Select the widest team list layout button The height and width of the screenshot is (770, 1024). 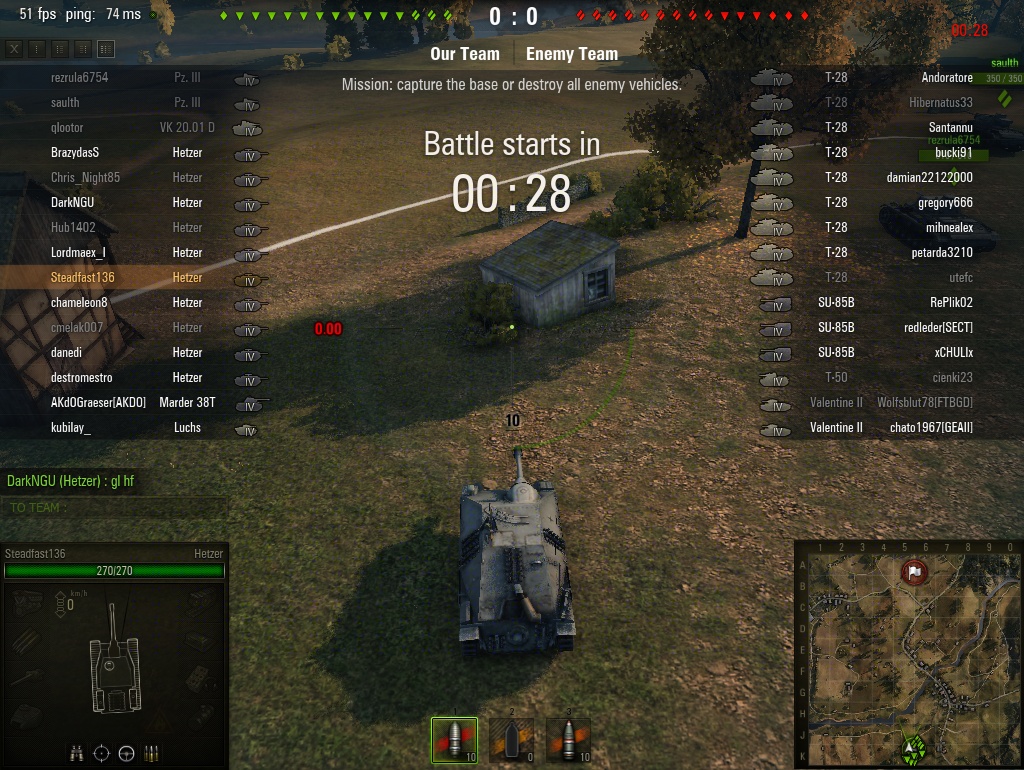tap(106, 49)
